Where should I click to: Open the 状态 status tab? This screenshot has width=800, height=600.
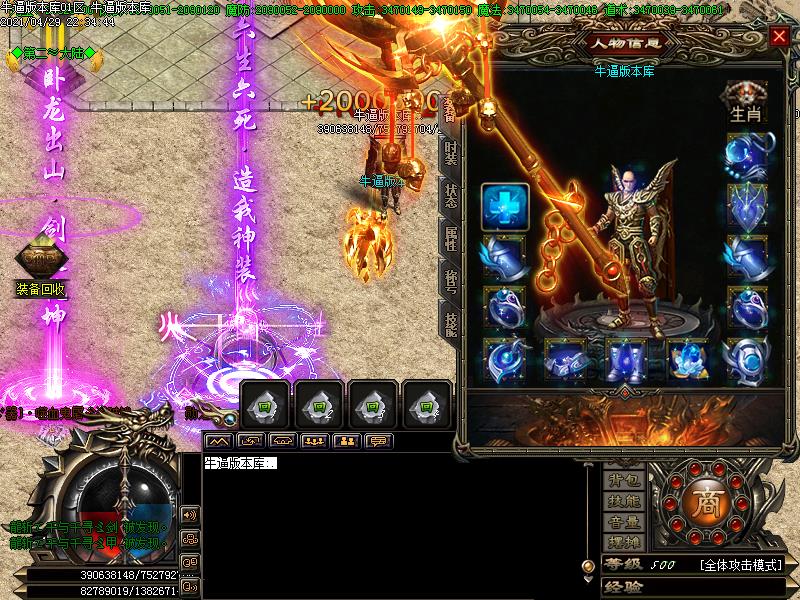click(451, 196)
